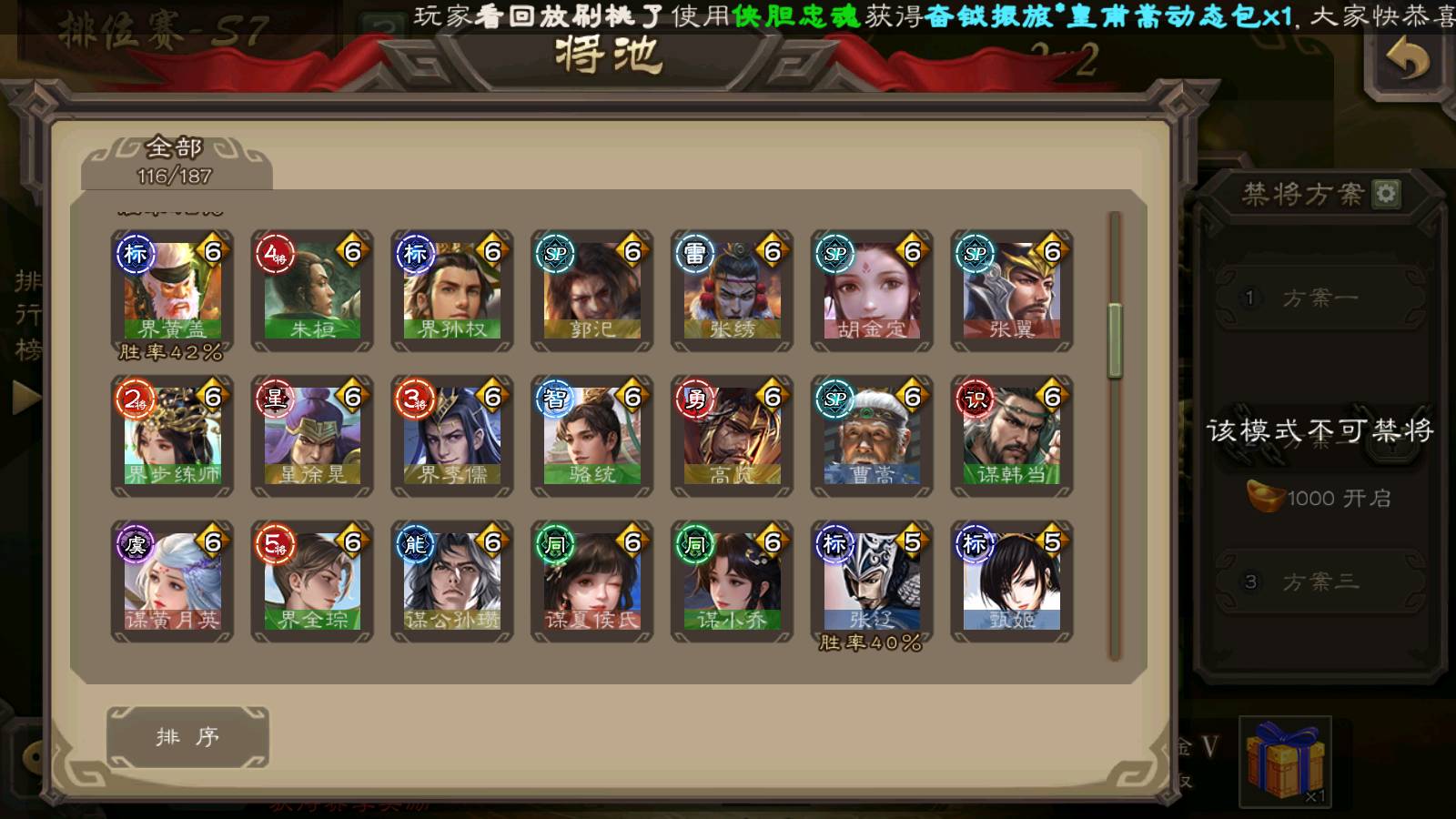
Task: Select the 郭汜 general card
Action: click(592, 290)
